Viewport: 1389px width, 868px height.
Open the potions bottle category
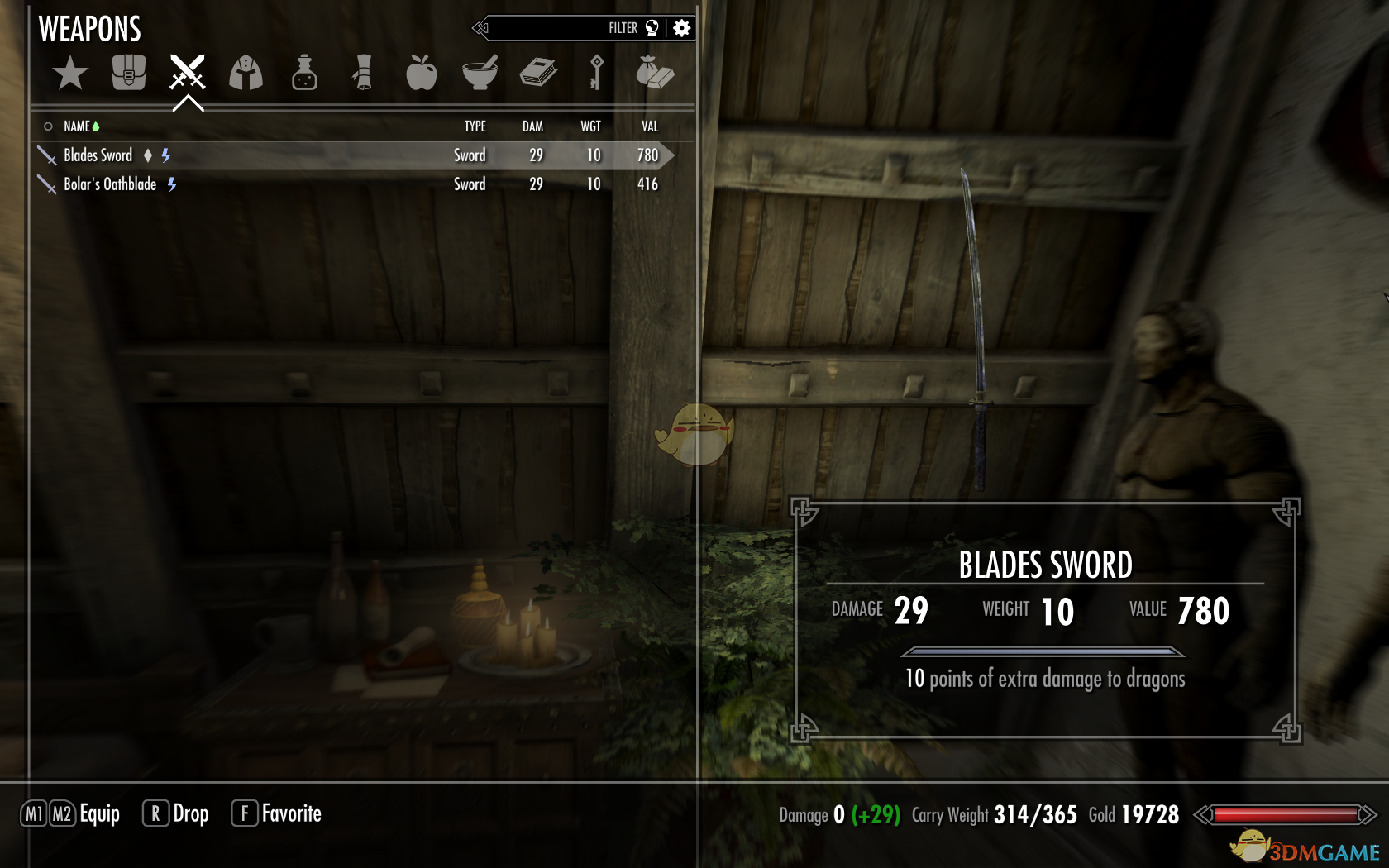(x=304, y=73)
